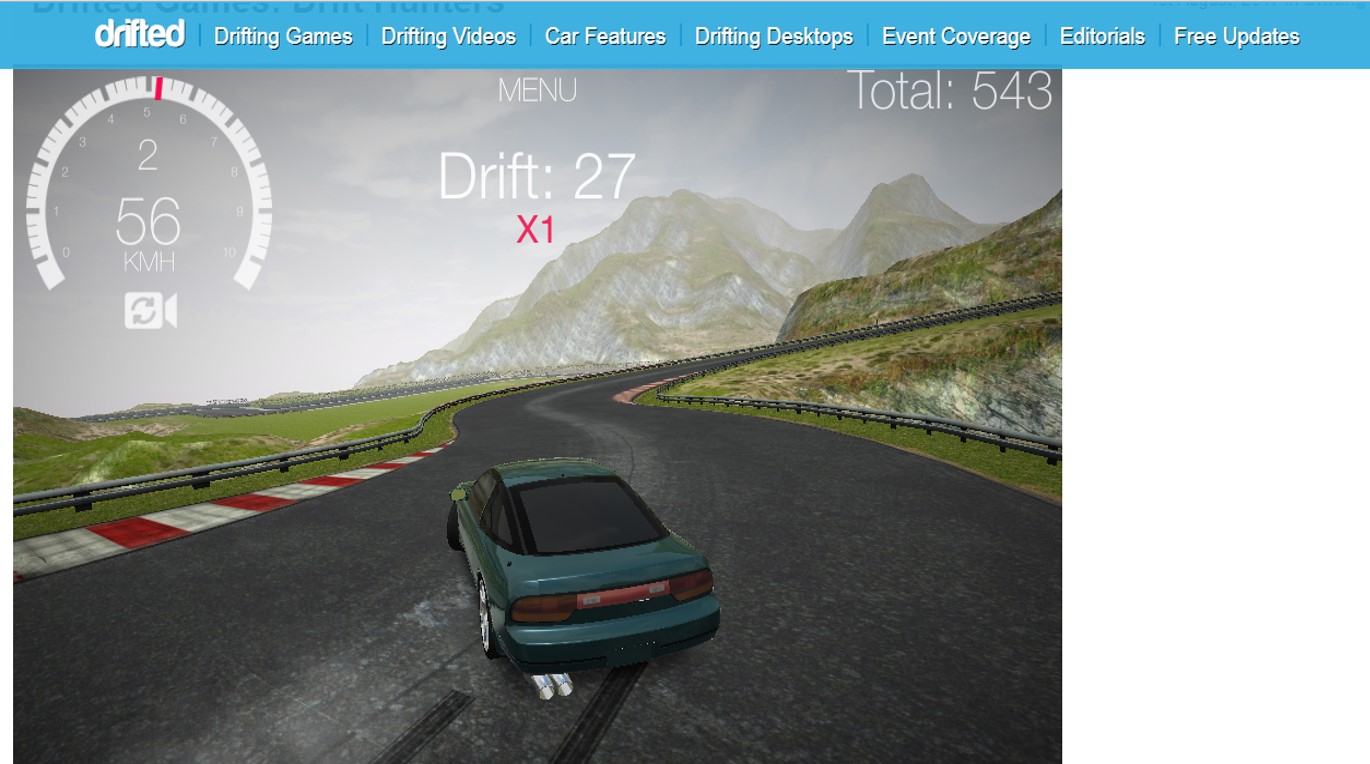Image resolution: width=1370 pixels, height=764 pixels.
Task: Browse the Drifting Desktops section
Action: [x=771, y=36]
